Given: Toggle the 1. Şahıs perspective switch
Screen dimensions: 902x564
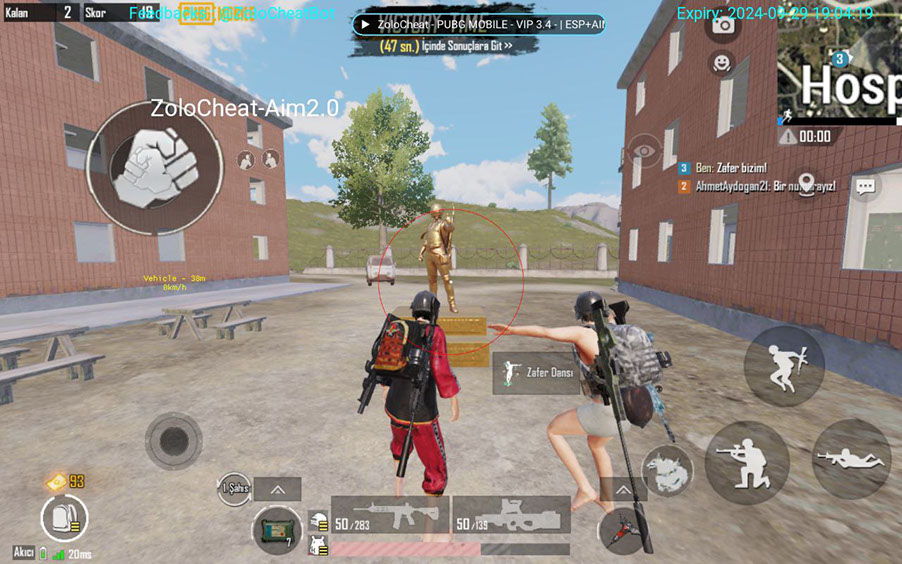Looking at the screenshot, I should pos(234,489).
